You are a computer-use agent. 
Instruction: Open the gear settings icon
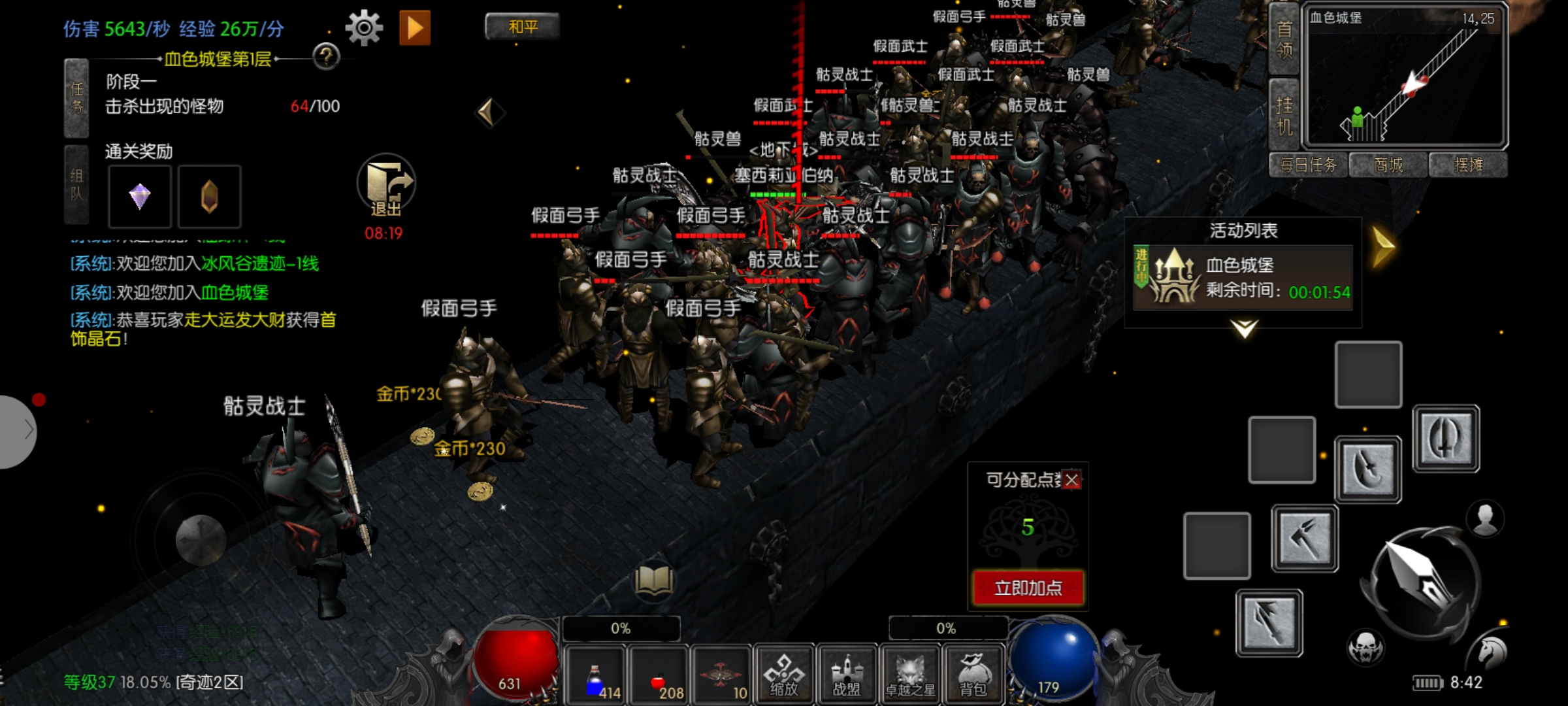point(363,27)
